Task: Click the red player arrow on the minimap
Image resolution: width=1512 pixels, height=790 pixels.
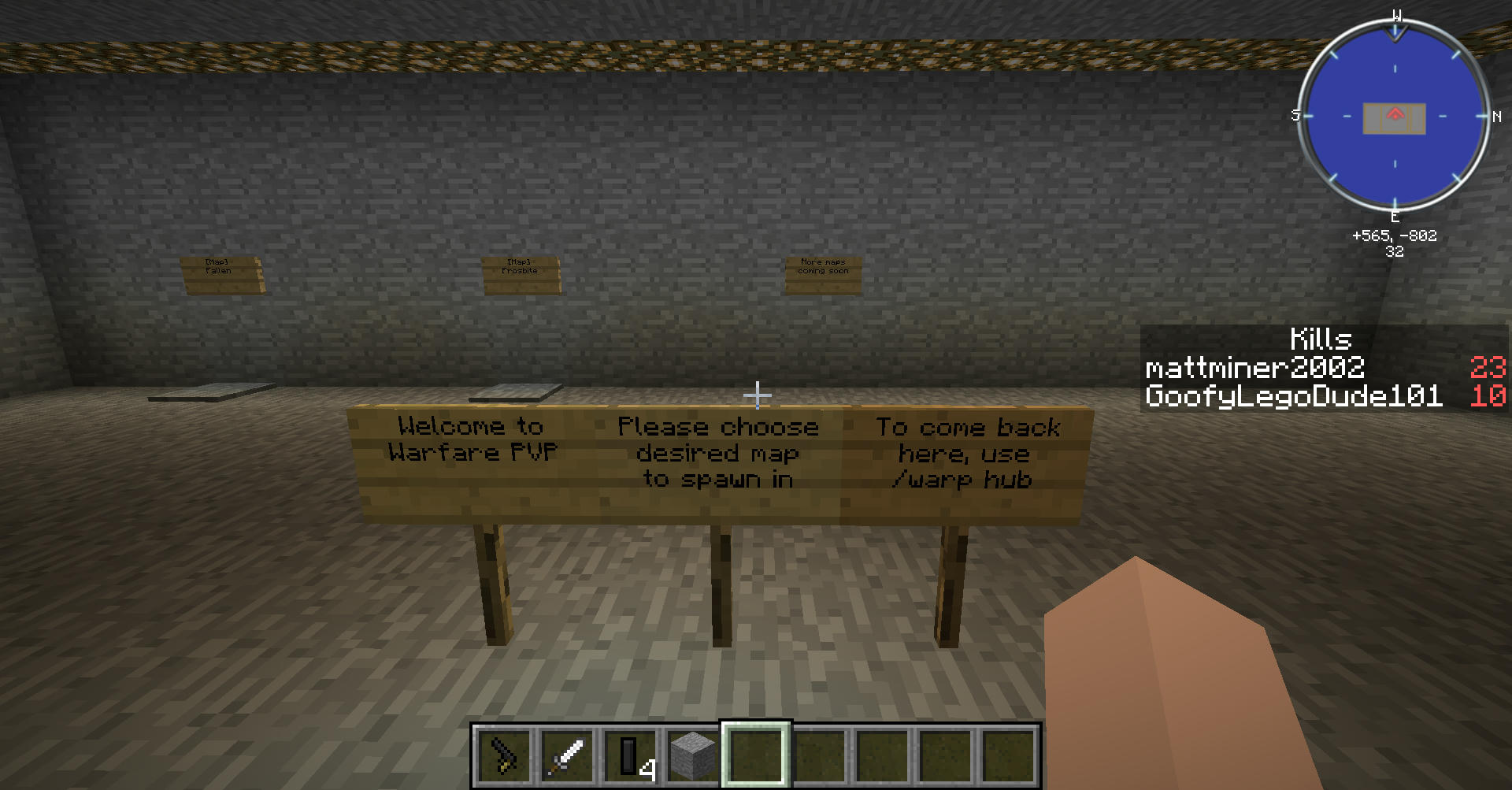Action: tap(1395, 115)
